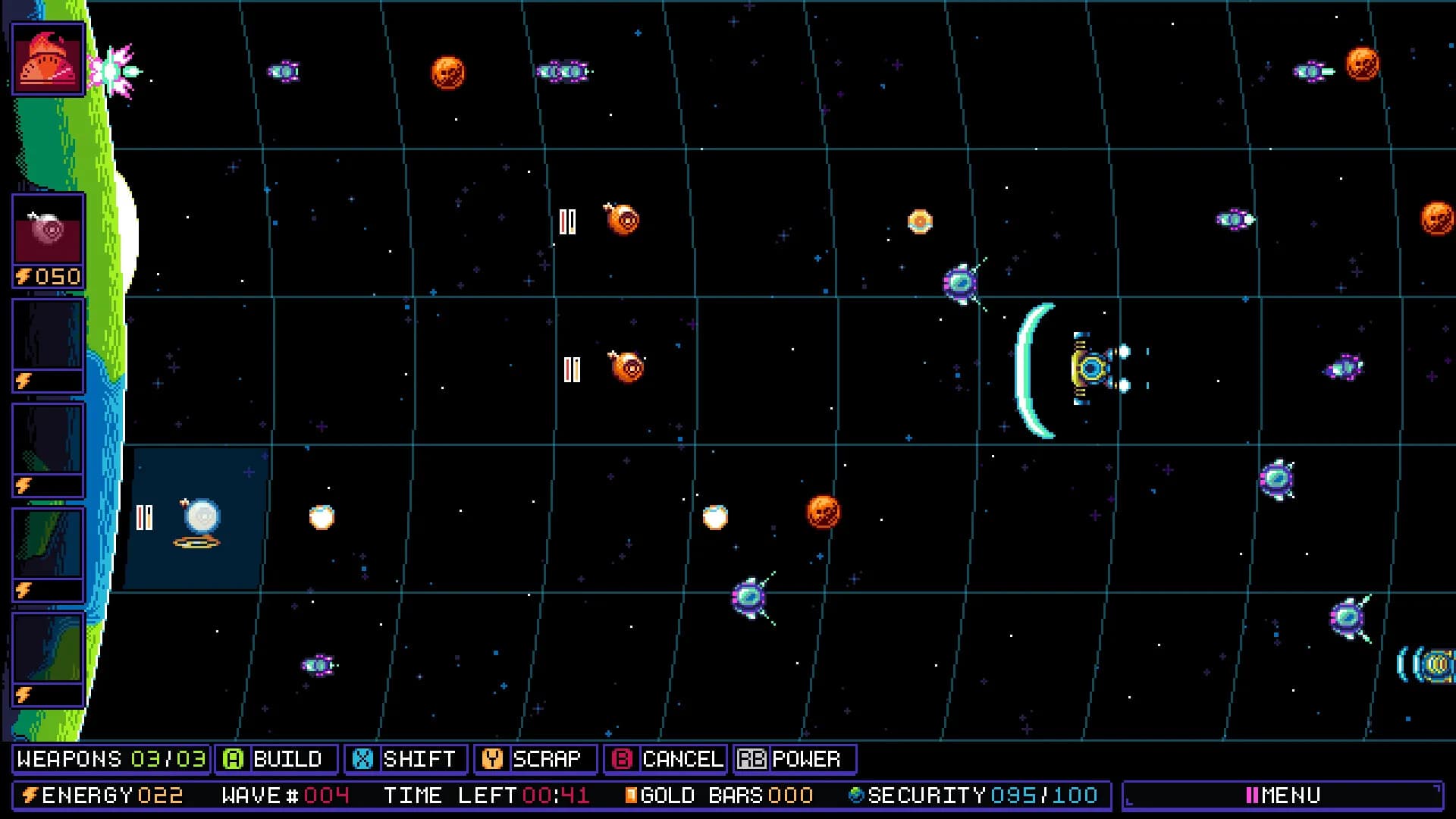This screenshot has width=1456, height=819.
Task: Open the Menu panel
Action: 1282,795
